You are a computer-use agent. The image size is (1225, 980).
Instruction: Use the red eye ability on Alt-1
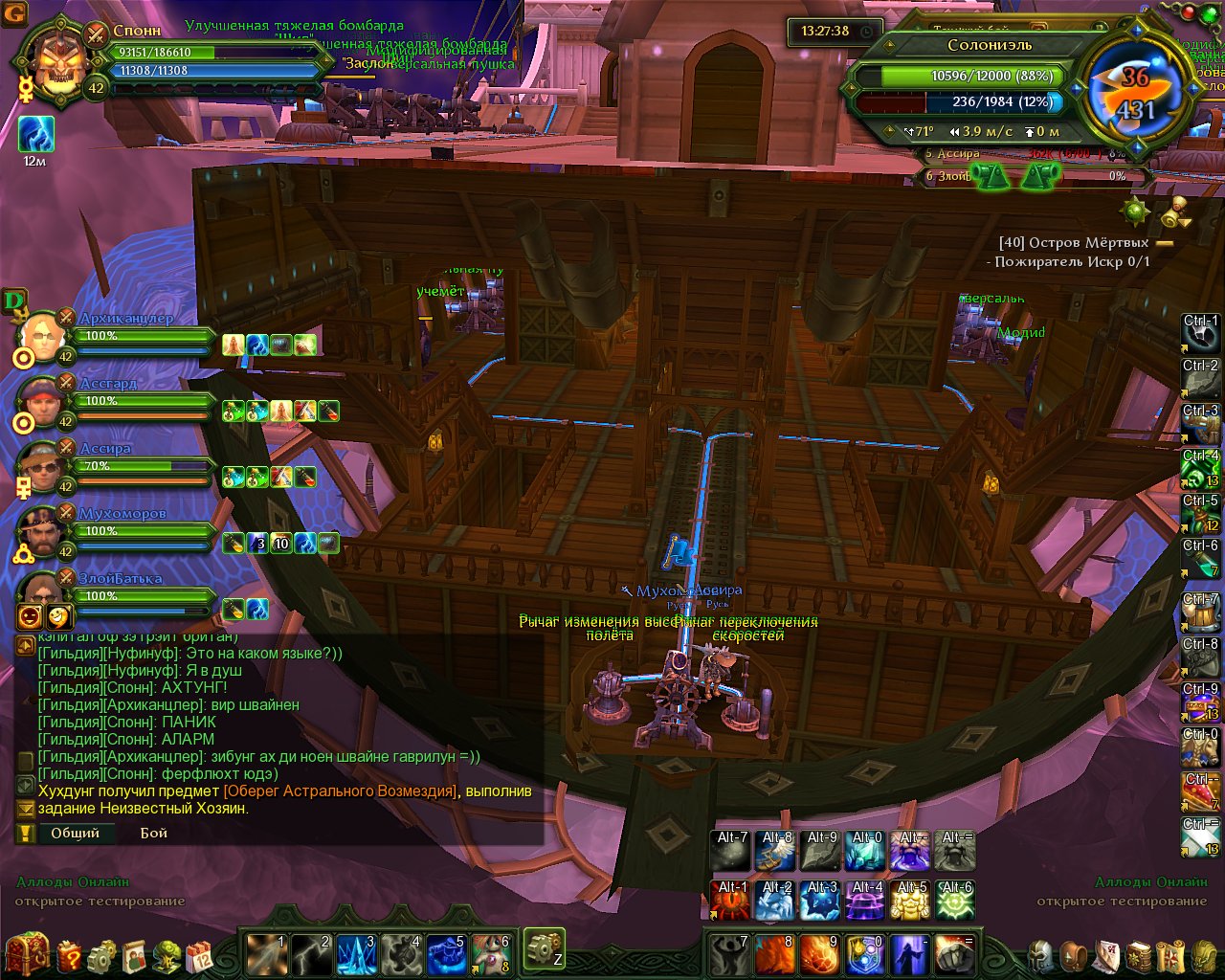pos(730,901)
